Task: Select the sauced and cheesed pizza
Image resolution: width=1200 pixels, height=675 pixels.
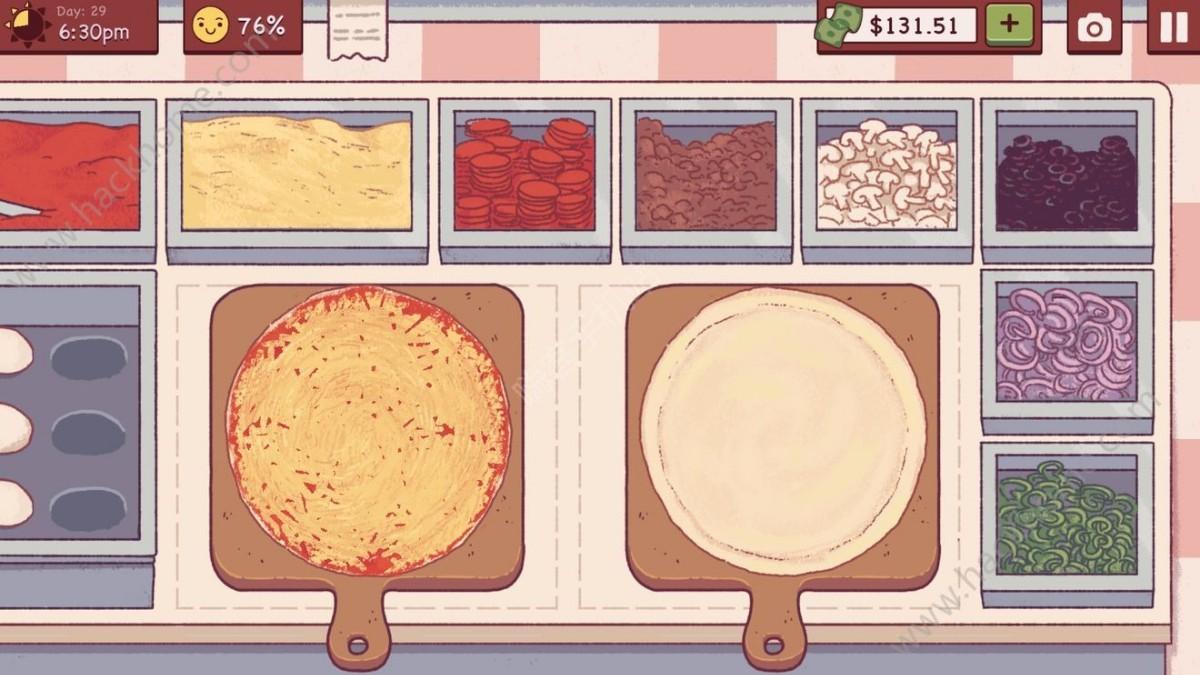Action: 368,432
